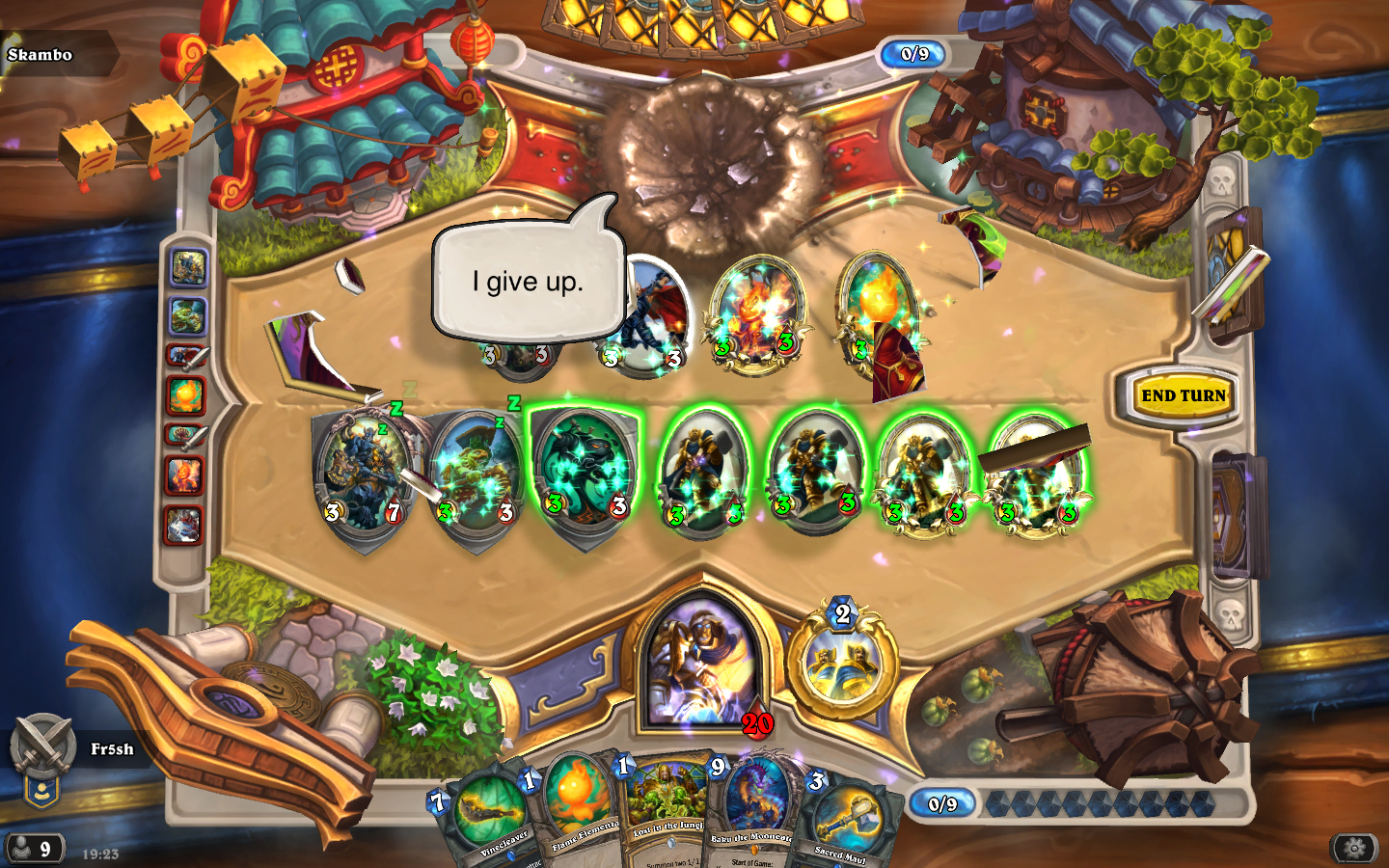This screenshot has height=868, width=1389.
Task: View the orange flame history tile
Action: pyautogui.click(x=185, y=394)
